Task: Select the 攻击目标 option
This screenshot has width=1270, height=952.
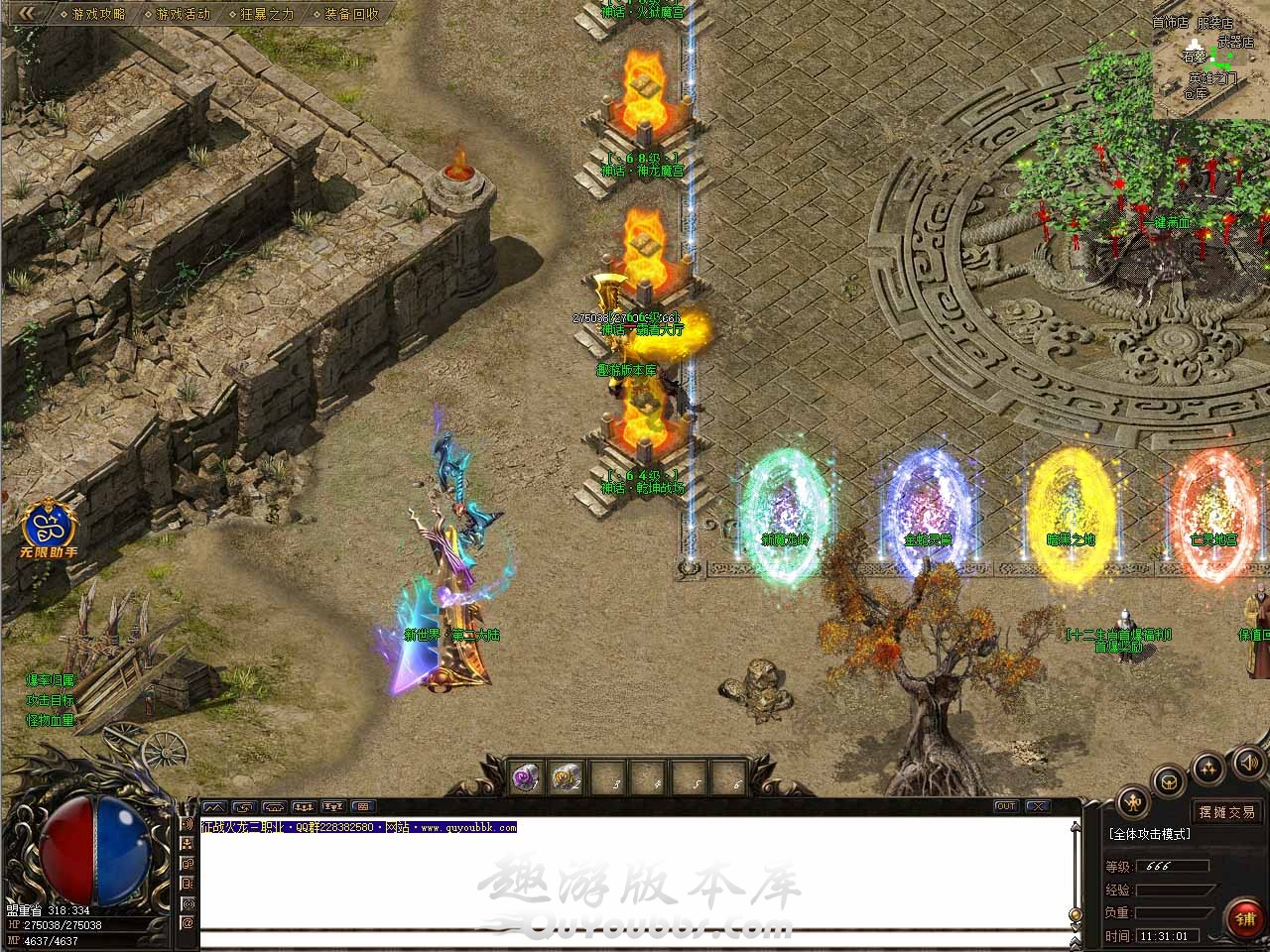Action: point(51,700)
